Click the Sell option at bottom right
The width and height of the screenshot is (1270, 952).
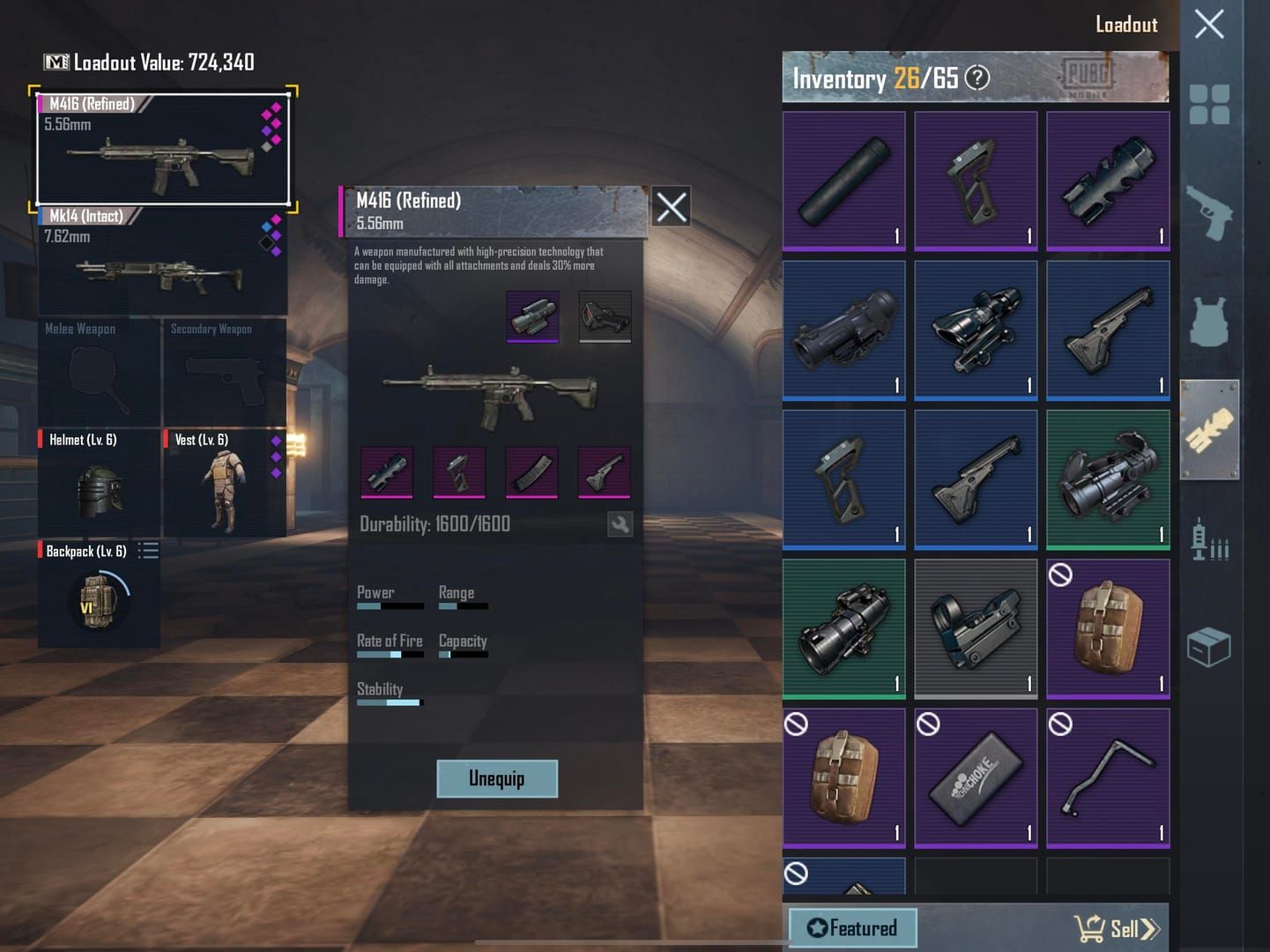click(1118, 927)
